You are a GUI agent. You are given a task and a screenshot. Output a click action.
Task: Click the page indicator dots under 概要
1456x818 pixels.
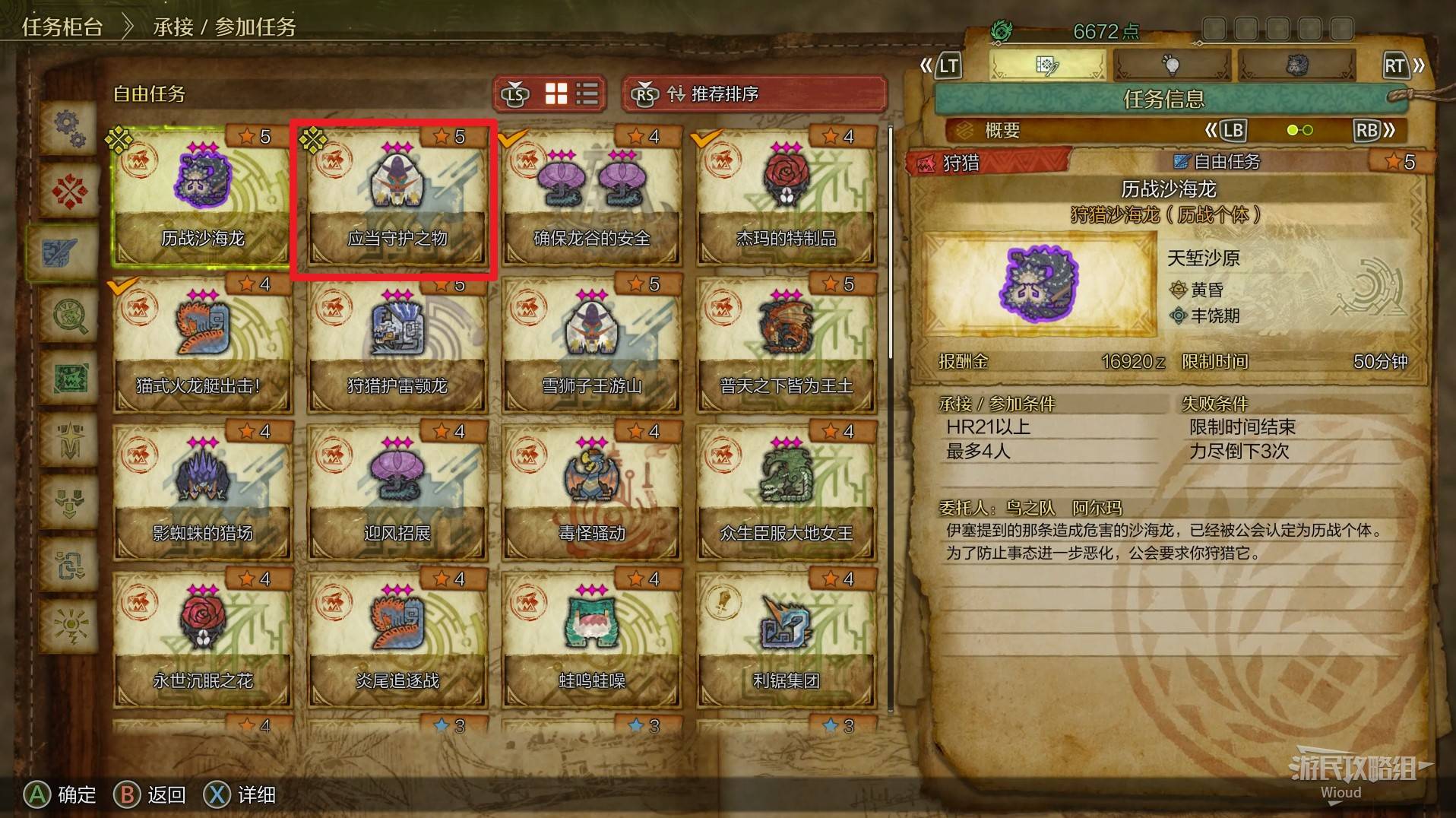point(1301,130)
